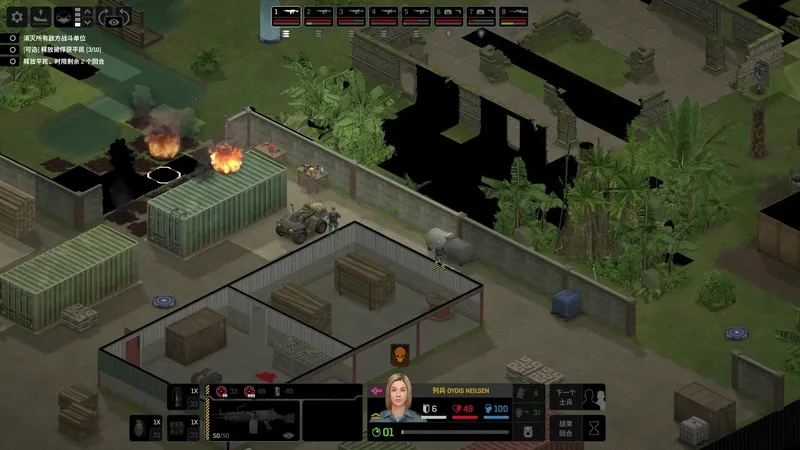Open the settings gear menu

[16, 17]
